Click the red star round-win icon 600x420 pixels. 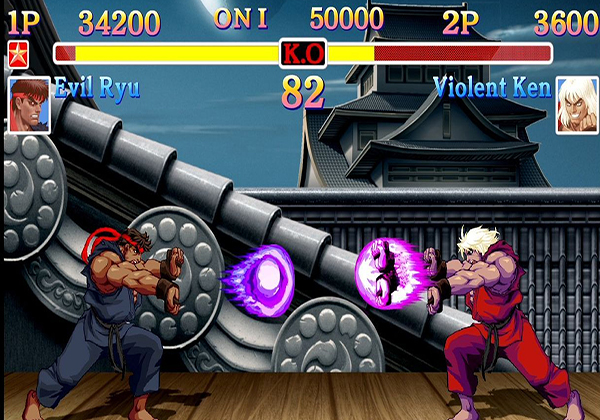tap(18, 53)
